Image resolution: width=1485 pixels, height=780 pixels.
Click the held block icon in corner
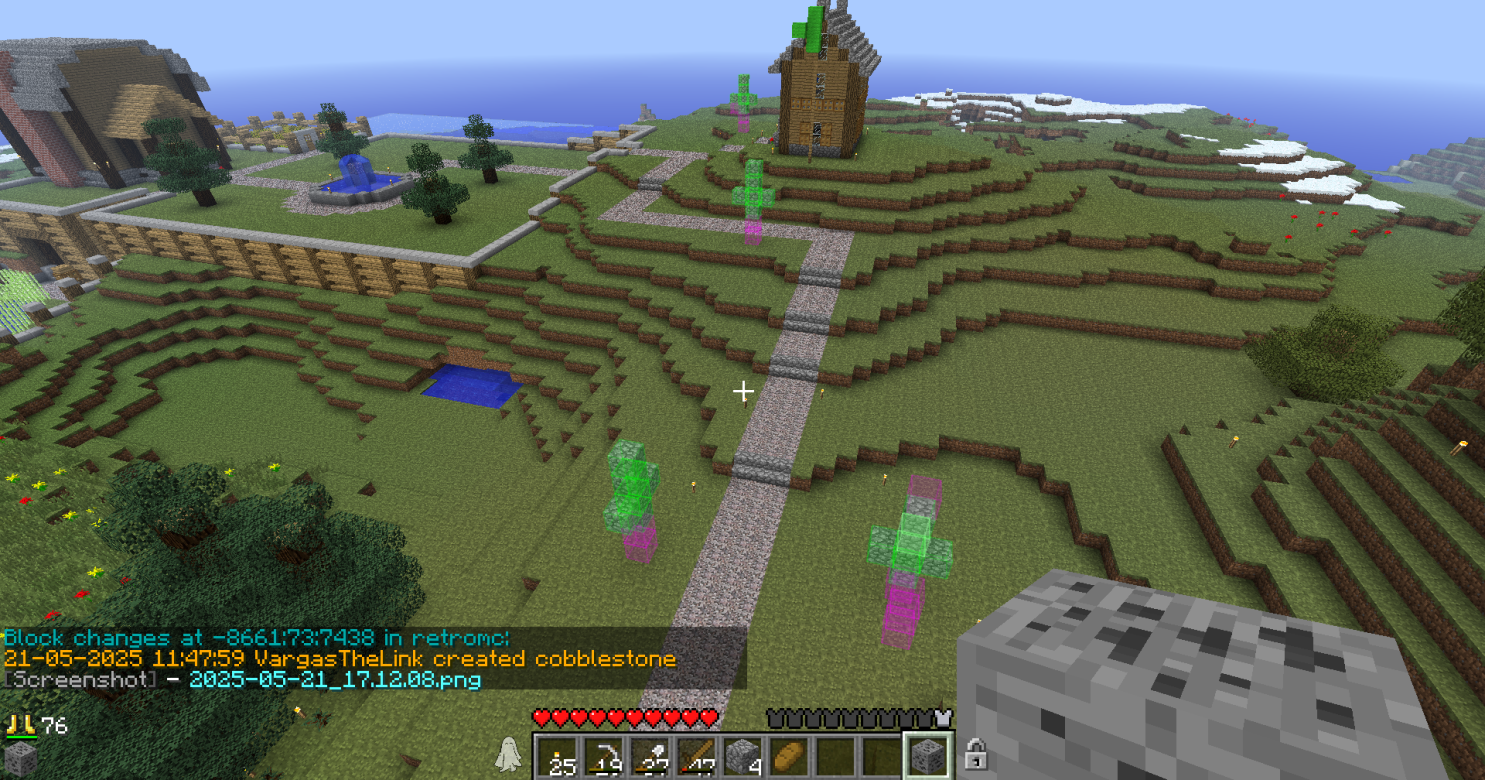pyautogui.click(x=20, y=760)
